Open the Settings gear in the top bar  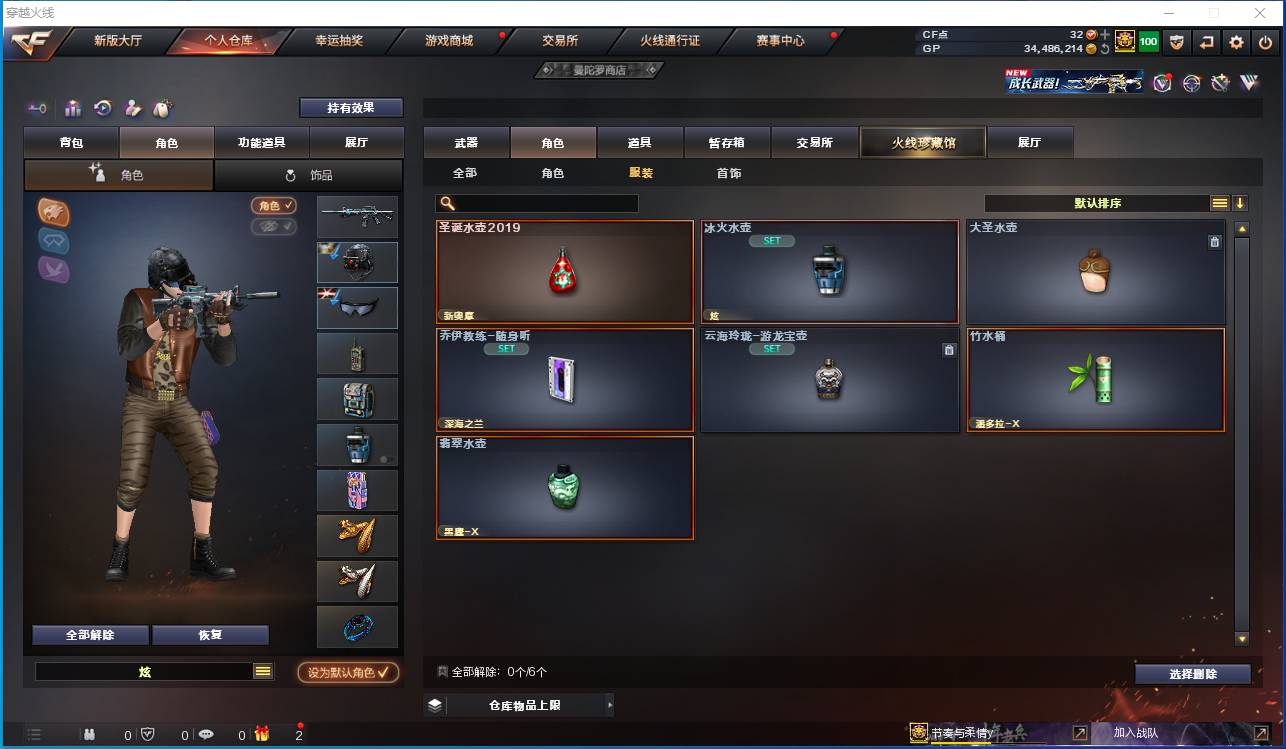point(1236,42)
